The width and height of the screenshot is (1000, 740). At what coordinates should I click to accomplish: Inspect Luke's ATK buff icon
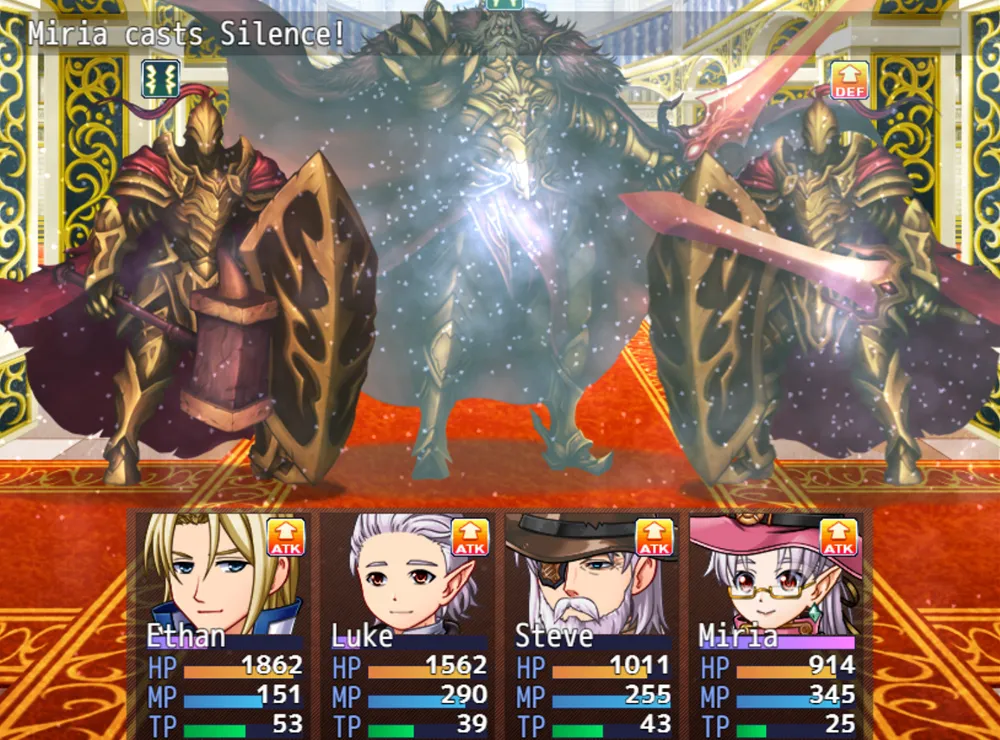coord(470,538)
